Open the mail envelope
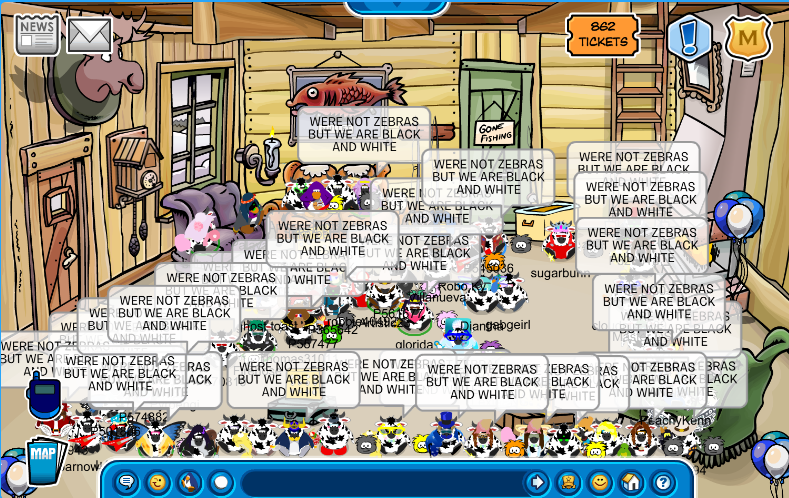The image size is (789, 498). tap(89, 36)
